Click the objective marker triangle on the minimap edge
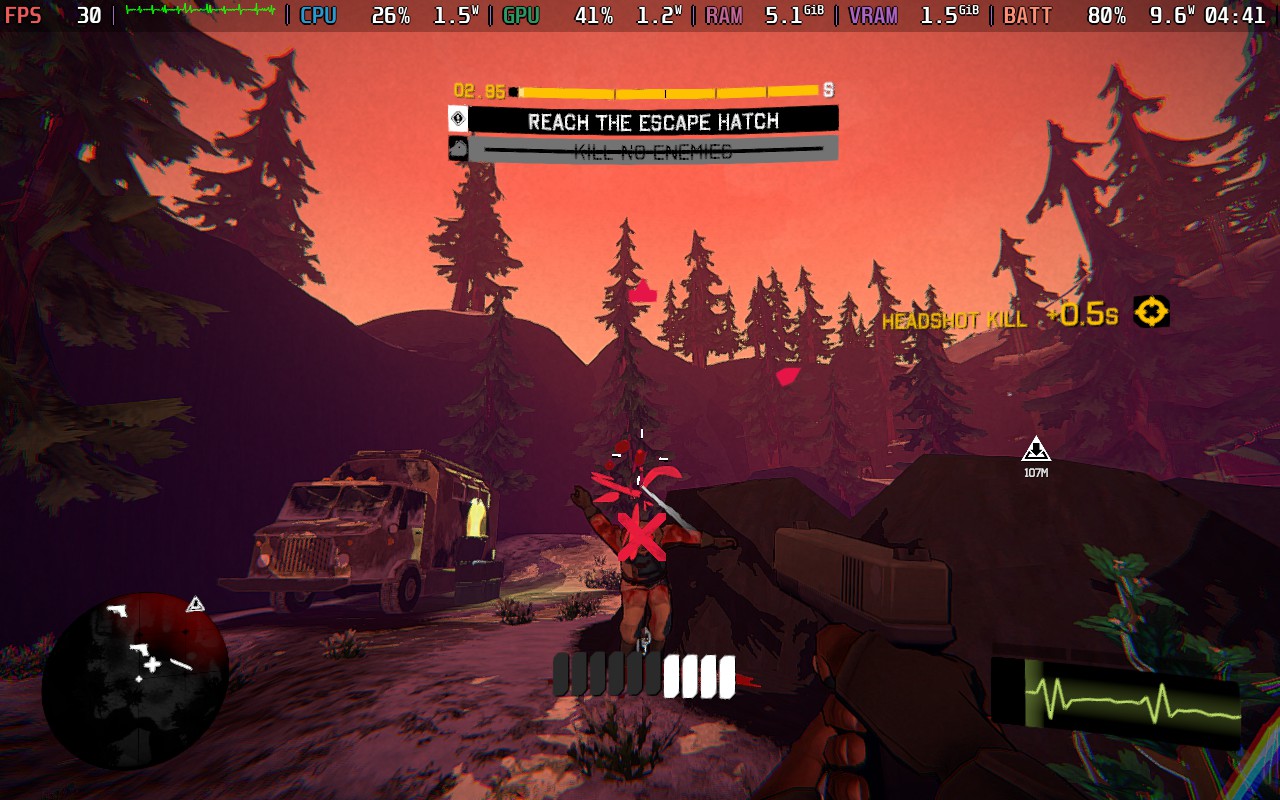The width and height of the screenshot is (1280, 800). pyautogui.click(x=196, y=604)
